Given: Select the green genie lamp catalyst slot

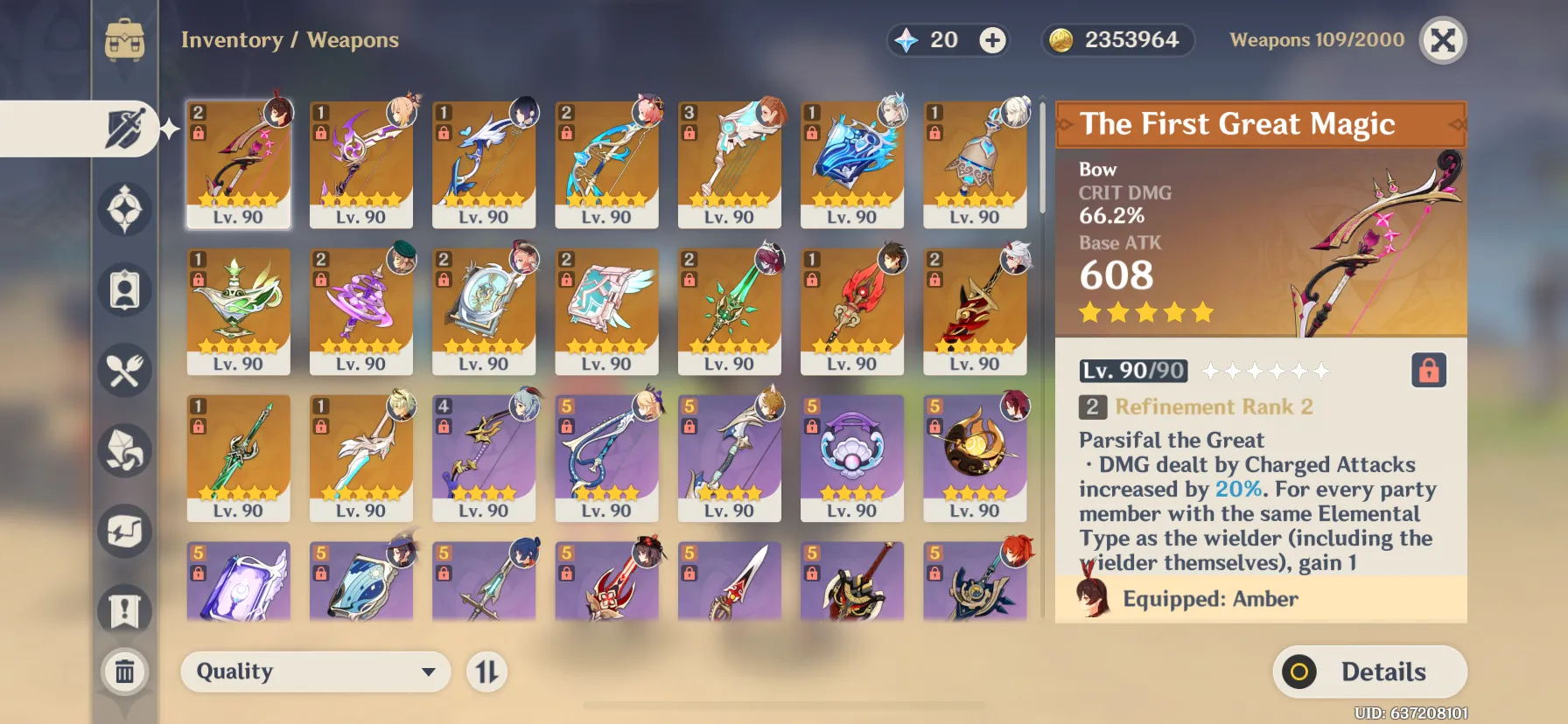Looking at the screenshot, I should coord(238,310).
